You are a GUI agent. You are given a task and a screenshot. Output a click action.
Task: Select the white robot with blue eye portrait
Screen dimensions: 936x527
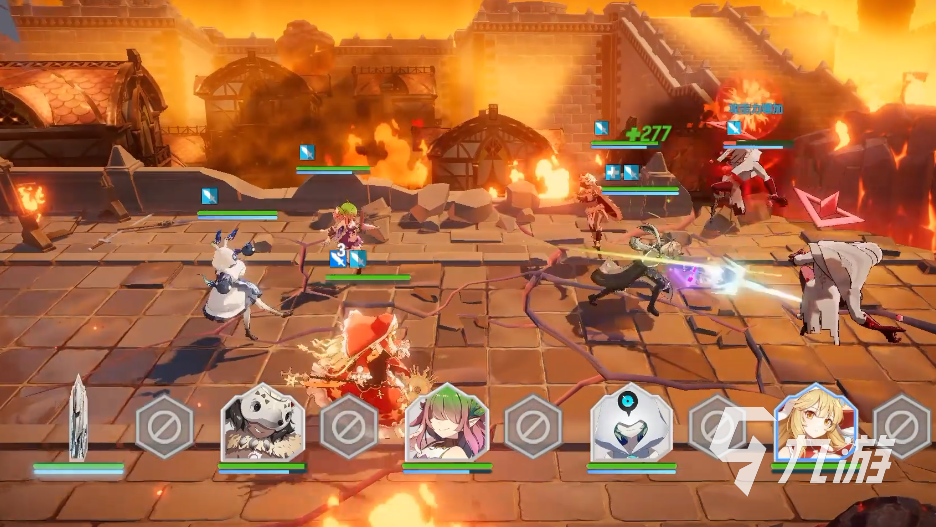point(630,423)
